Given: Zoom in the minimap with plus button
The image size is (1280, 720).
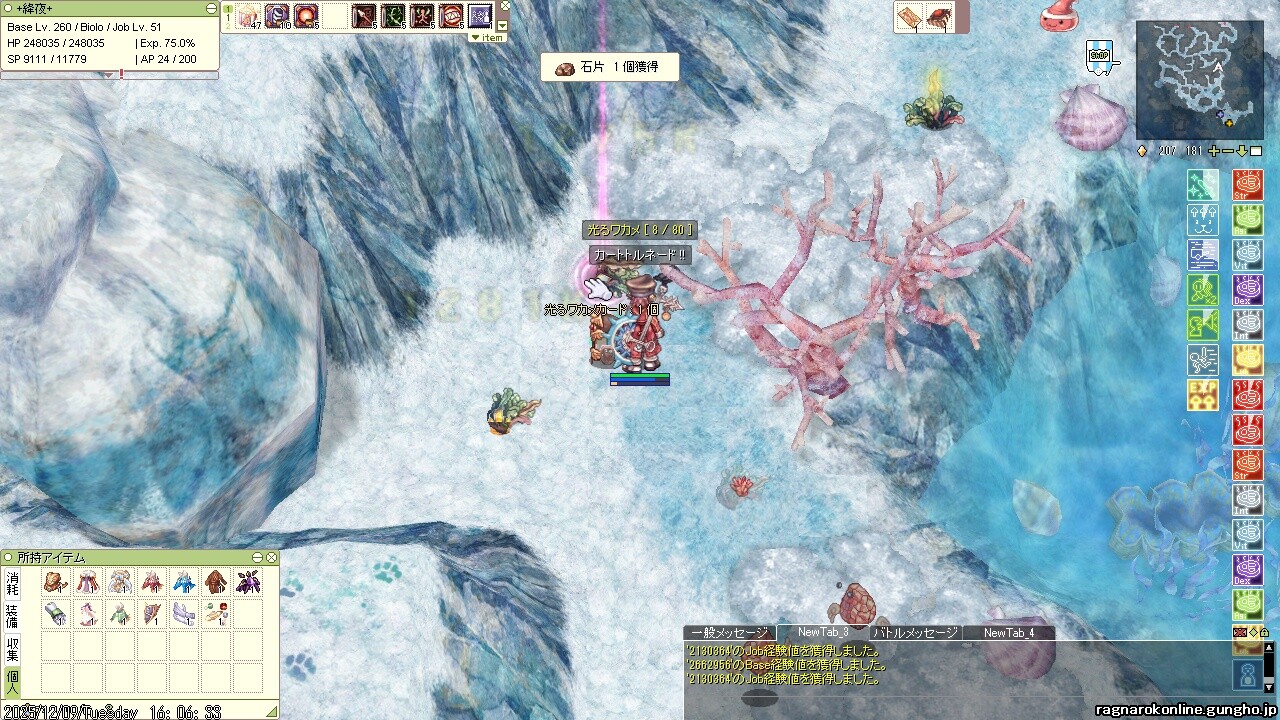Looking at the screenshot, I should coord(1214,151).
